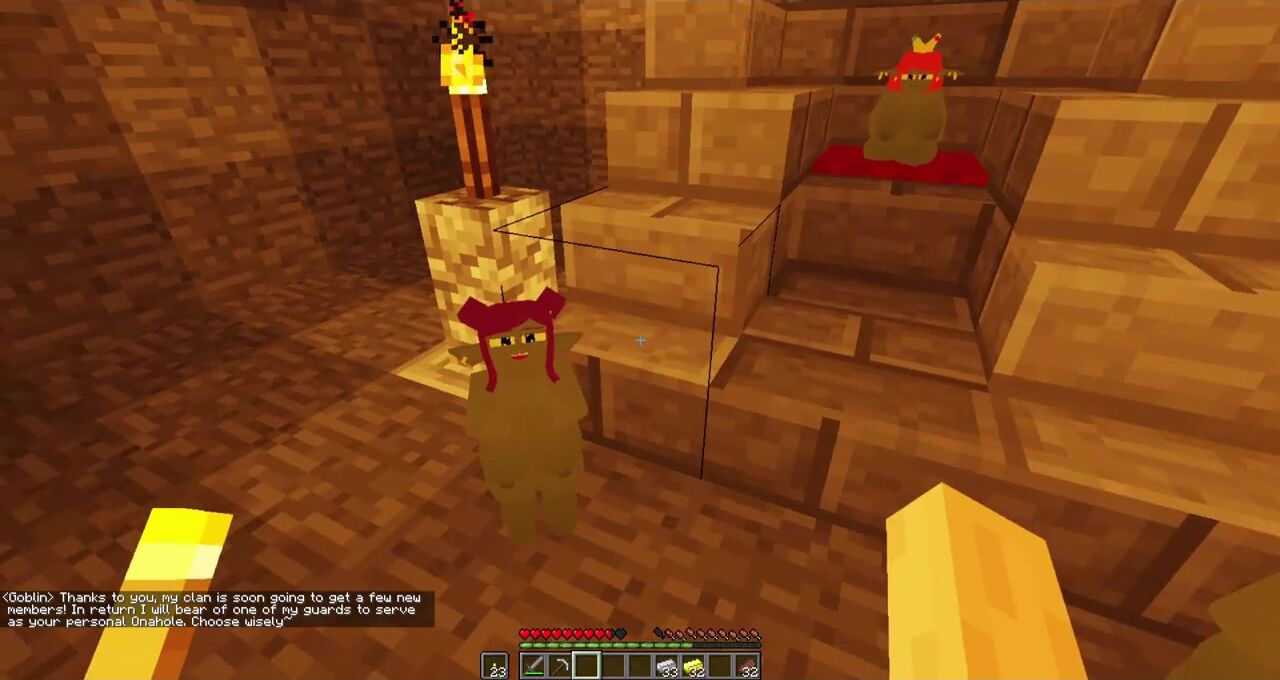Choose the iron ingot stack of 33
This screenshot has width=1280, height=680.
click(667, 665)
